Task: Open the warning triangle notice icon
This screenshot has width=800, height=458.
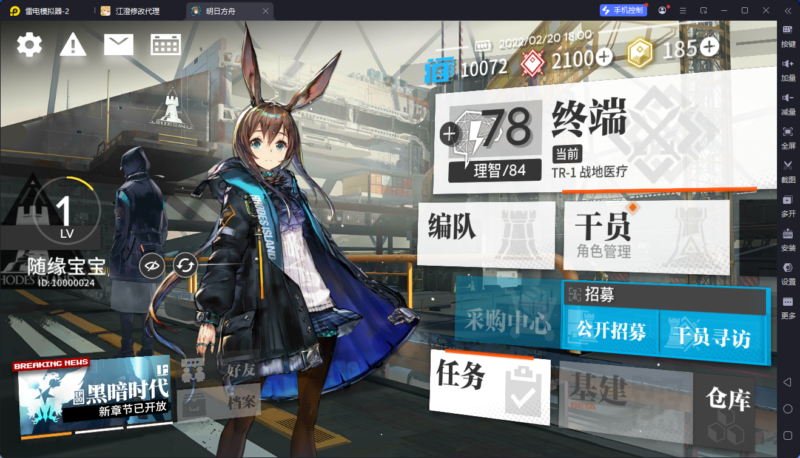Action: (73, 44)
